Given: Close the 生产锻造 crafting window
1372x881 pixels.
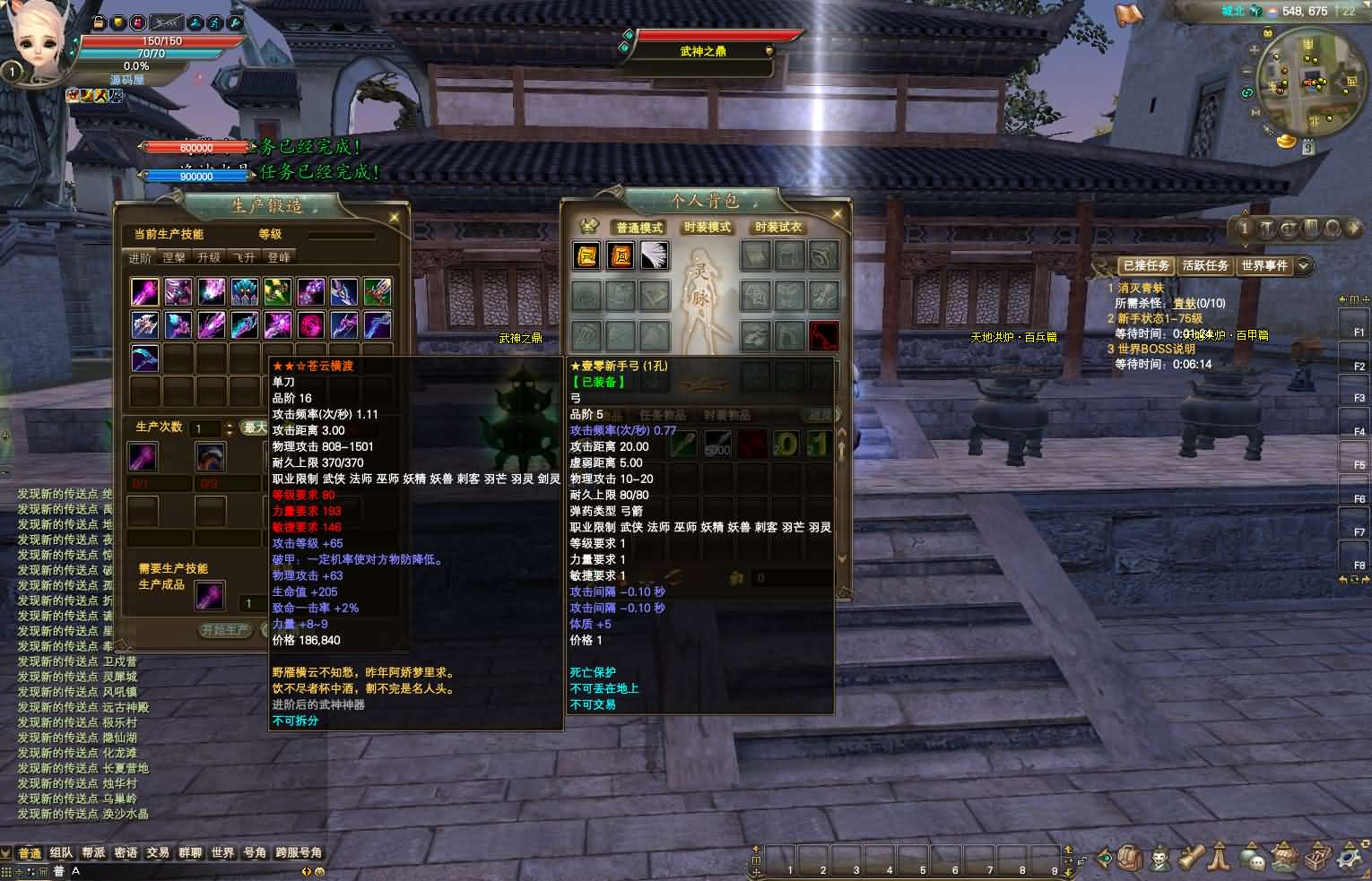Looking at the screenshot, I should 395,217.
